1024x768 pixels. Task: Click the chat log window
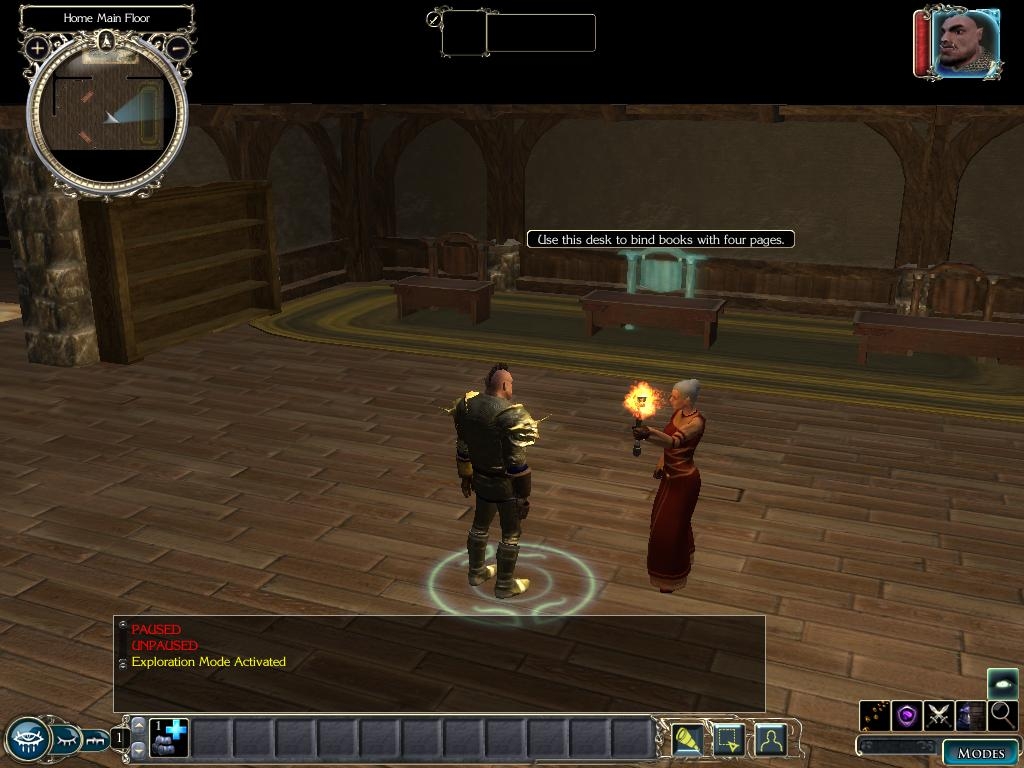(440, 663)
